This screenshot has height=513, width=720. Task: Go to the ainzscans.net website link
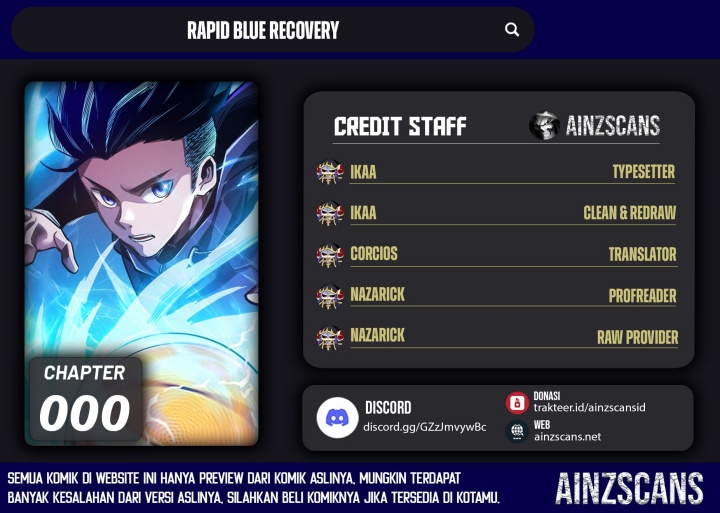click(x=567, y=437)
